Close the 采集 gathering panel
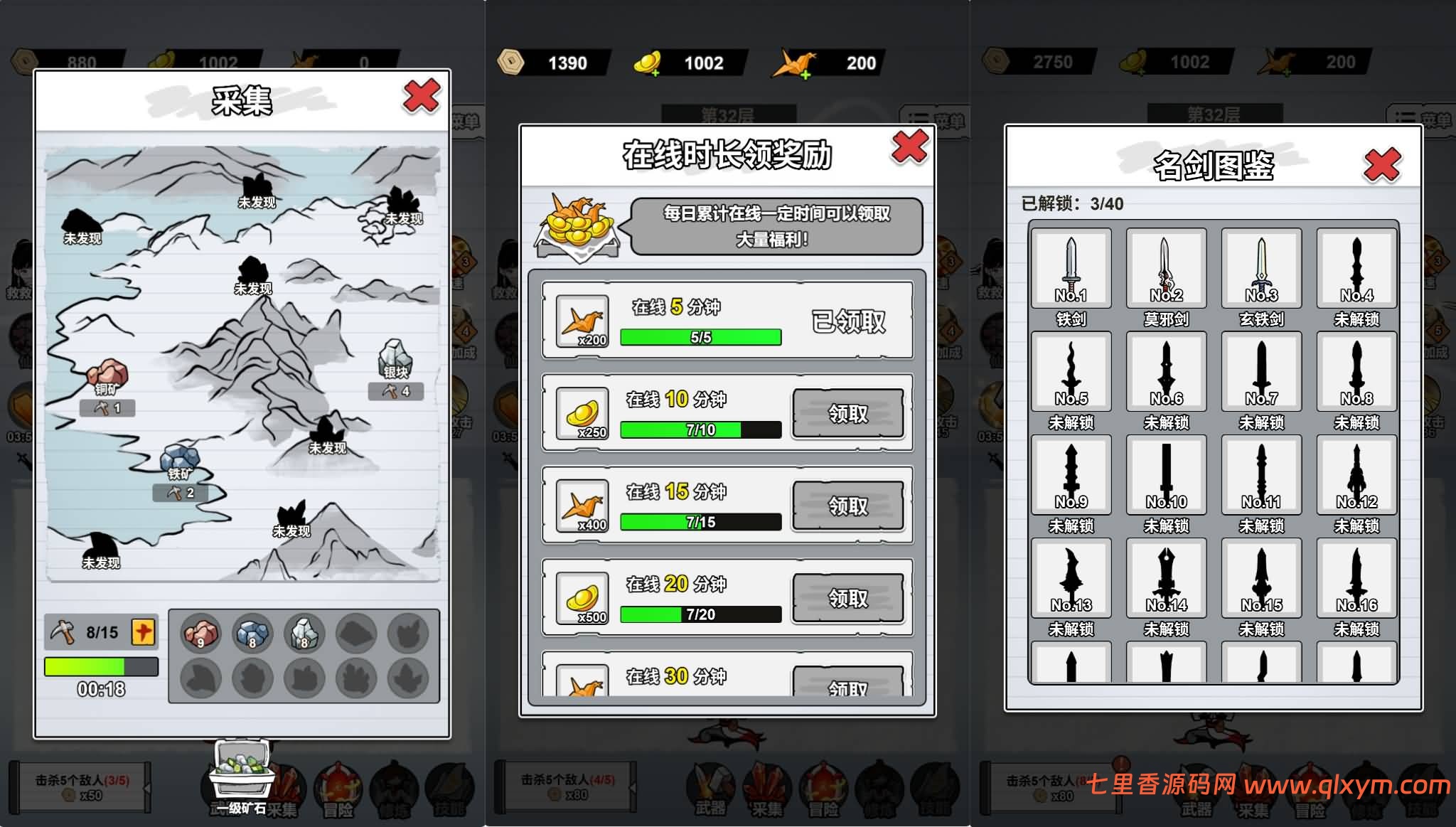 point(422,96)
